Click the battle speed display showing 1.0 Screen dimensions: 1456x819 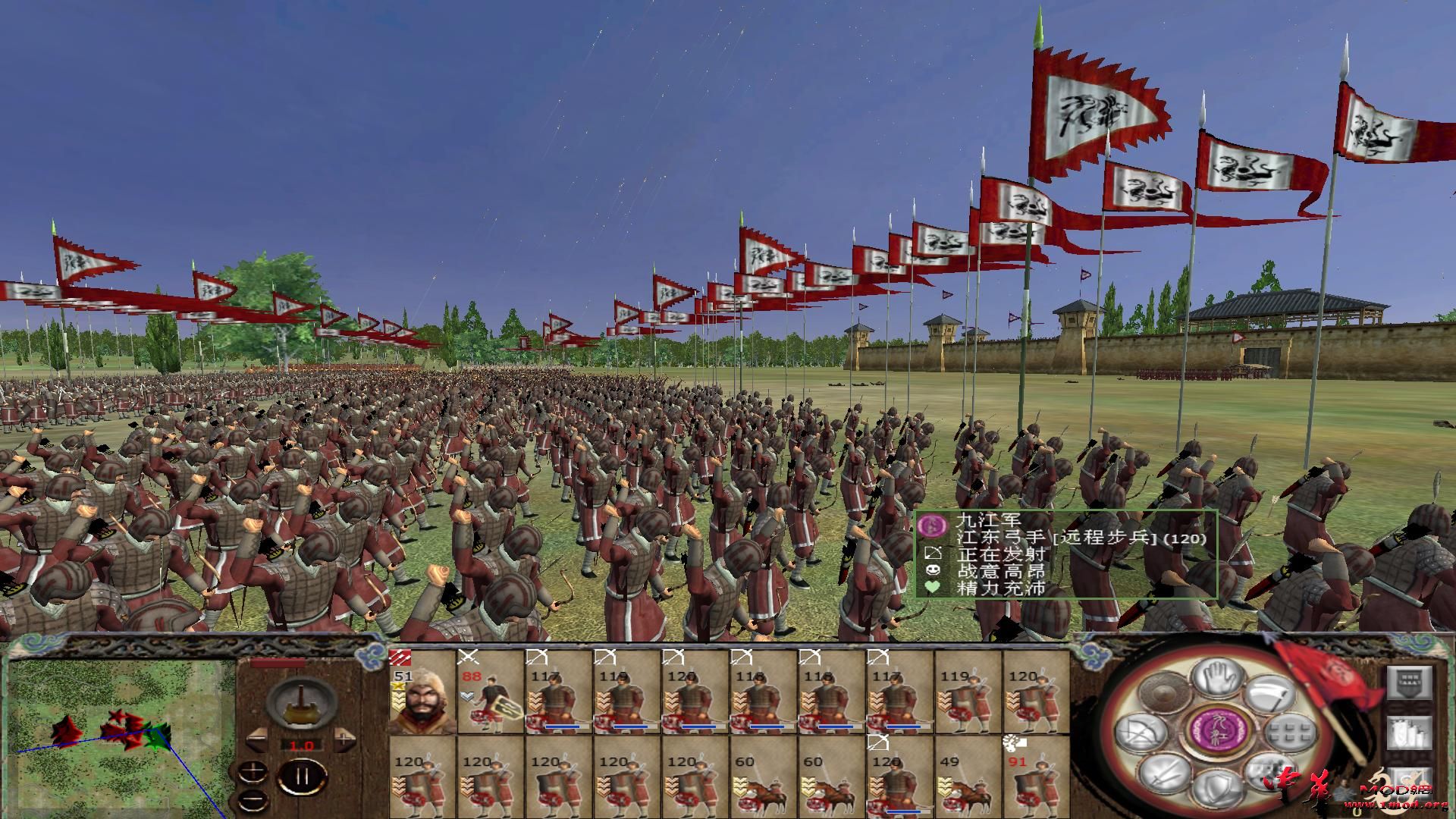coord(300,745)
